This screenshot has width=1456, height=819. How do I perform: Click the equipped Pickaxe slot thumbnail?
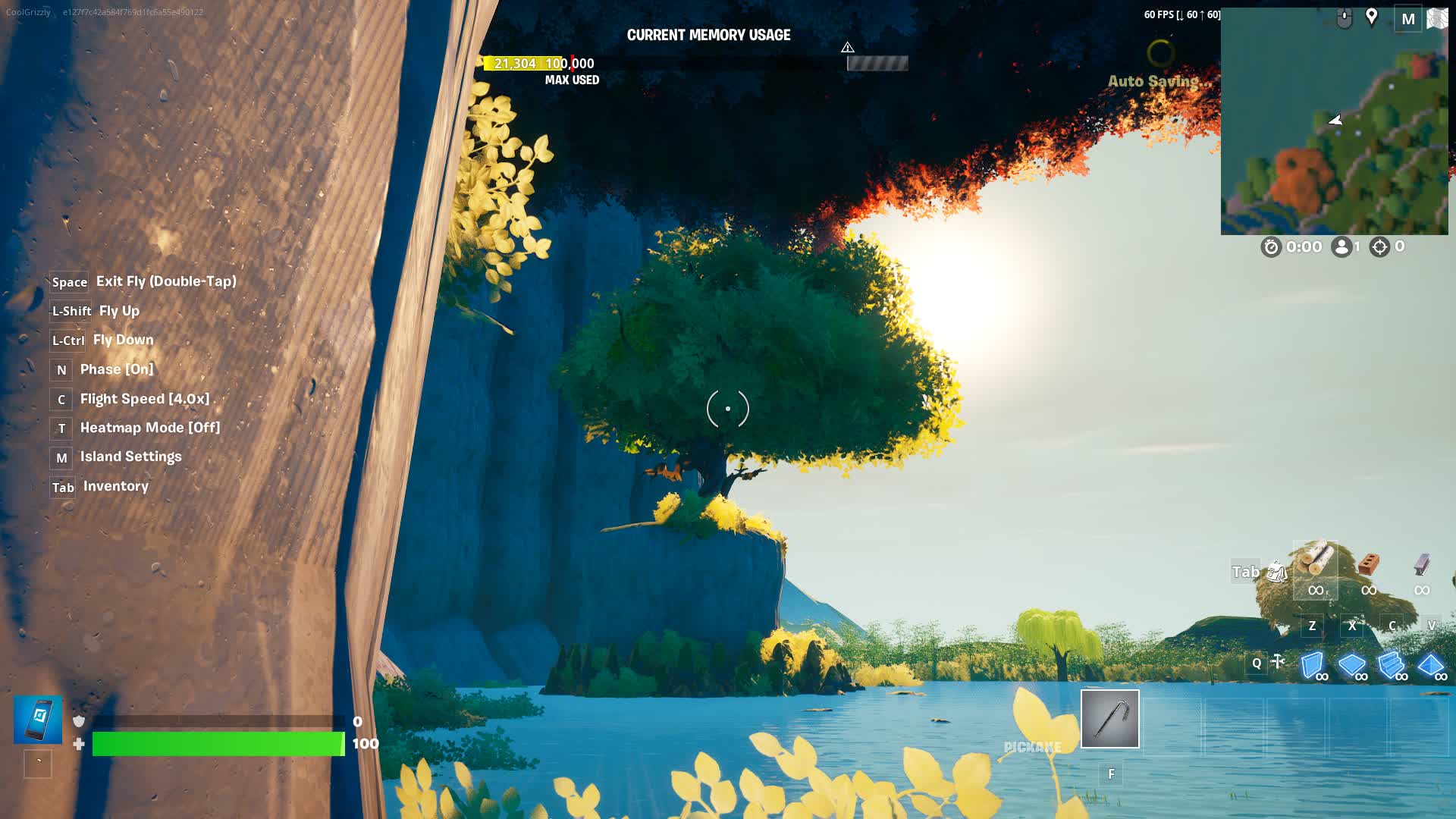click(x=1109, y=719)
